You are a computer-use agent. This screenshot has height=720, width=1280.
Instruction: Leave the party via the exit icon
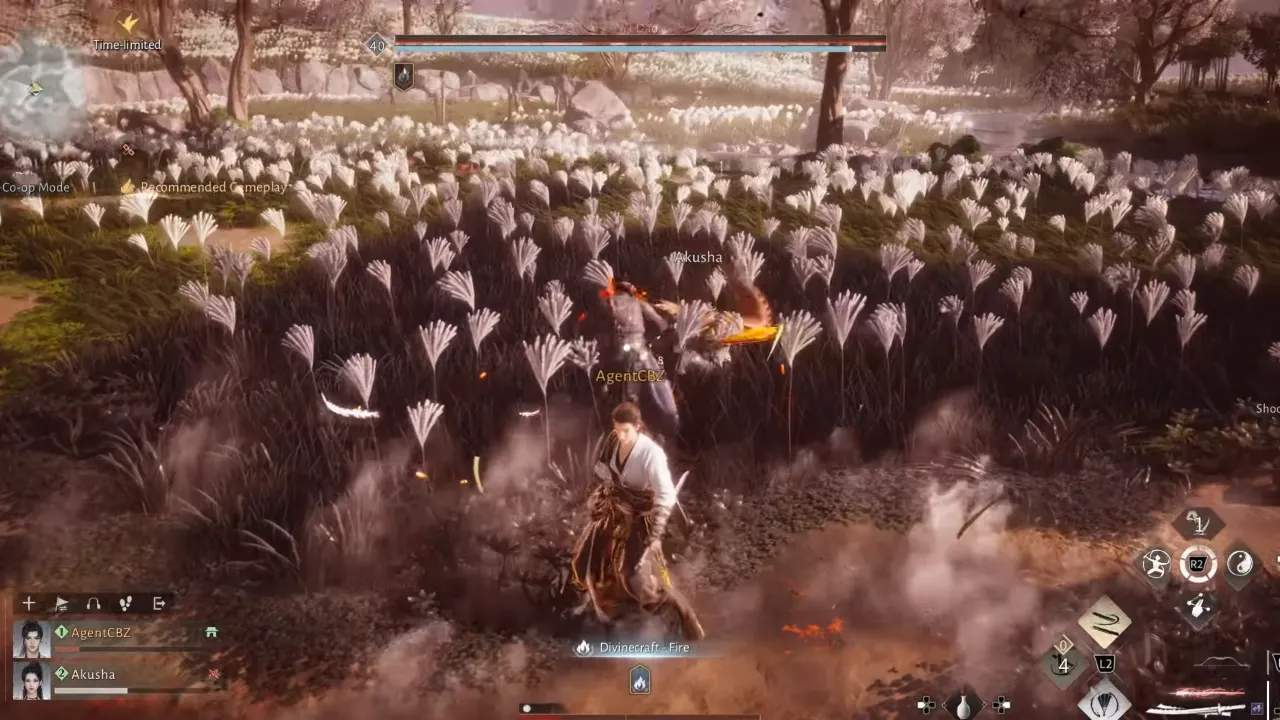coord(159,603)
